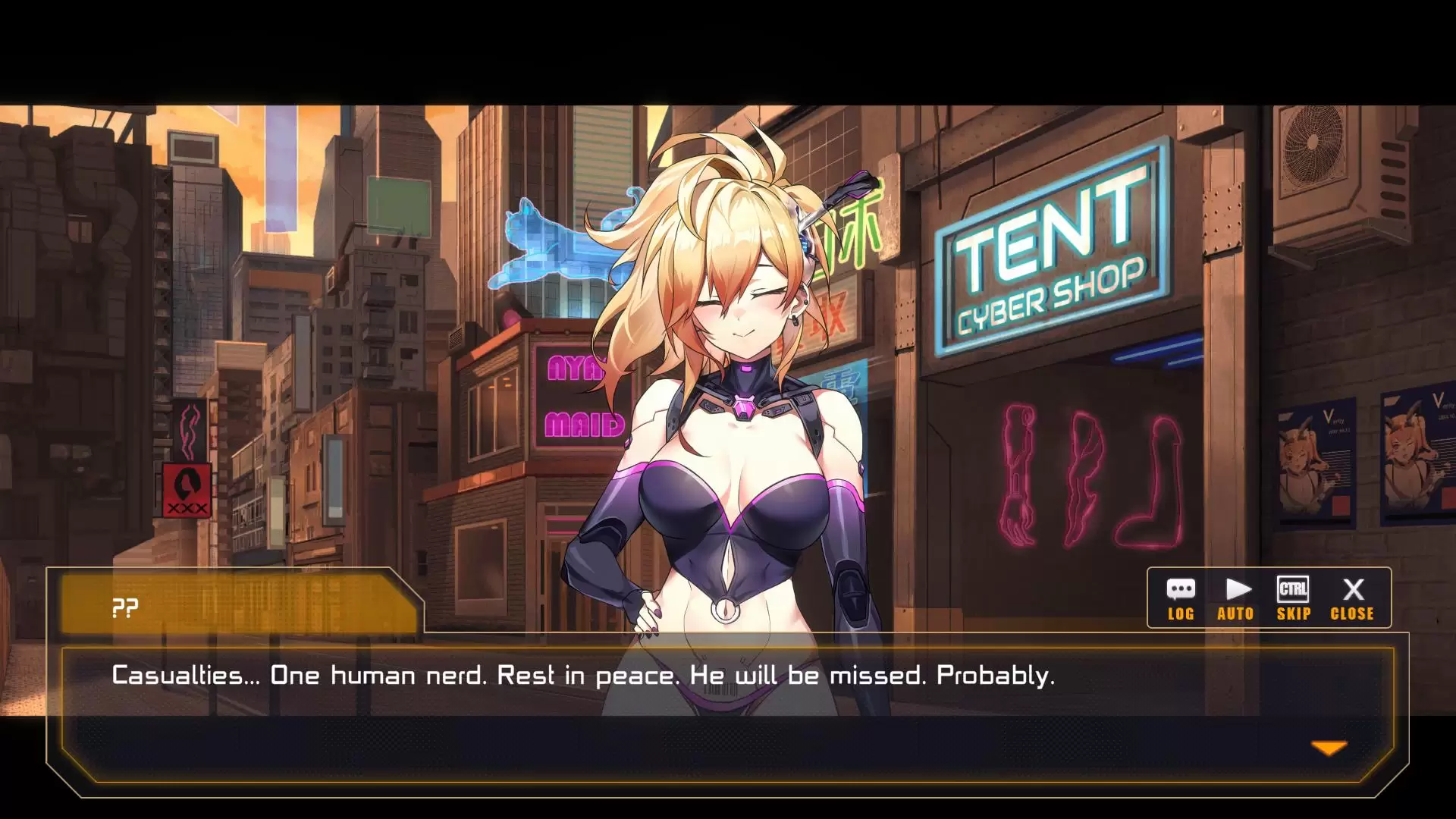The width and height of the screenshot is (1456, 819).
Task: Open the dialogue LOG history
Action: coord(1181,598)
